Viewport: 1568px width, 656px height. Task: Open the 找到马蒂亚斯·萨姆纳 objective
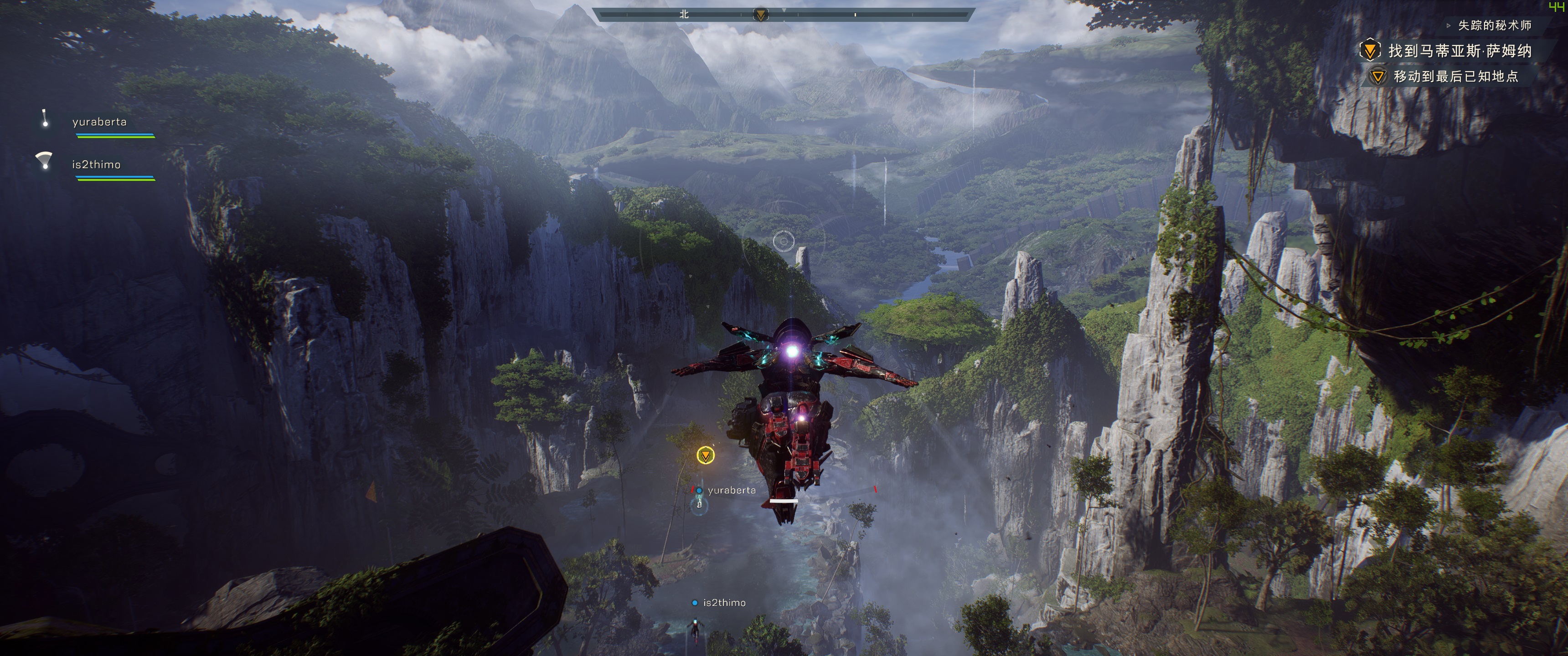pyautogui.click(x=1459, y=51)
